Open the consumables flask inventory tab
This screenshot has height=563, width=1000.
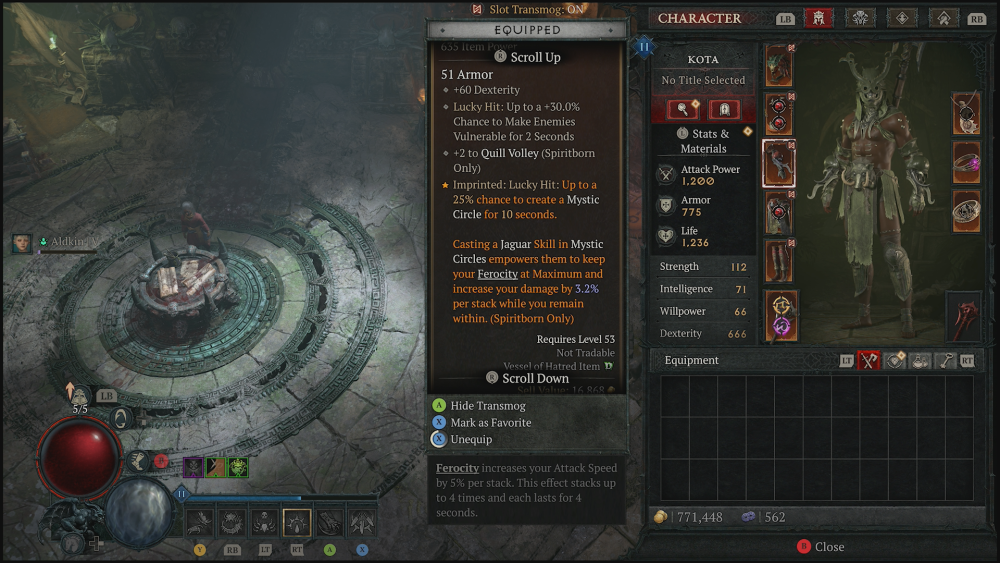[920, 361]
